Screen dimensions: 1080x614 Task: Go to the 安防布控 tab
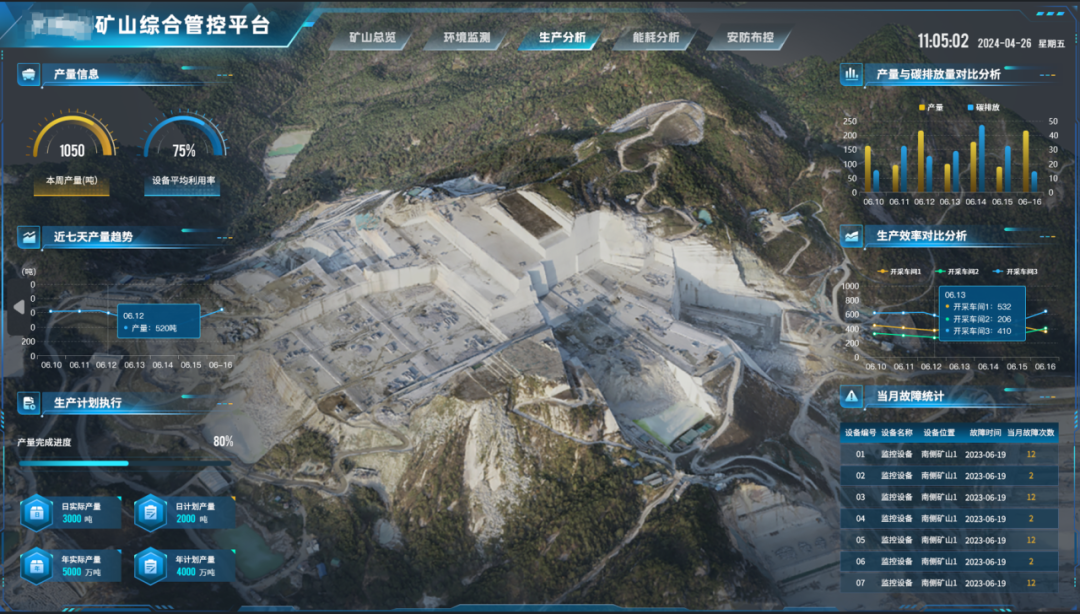click(x=750, y=39)
